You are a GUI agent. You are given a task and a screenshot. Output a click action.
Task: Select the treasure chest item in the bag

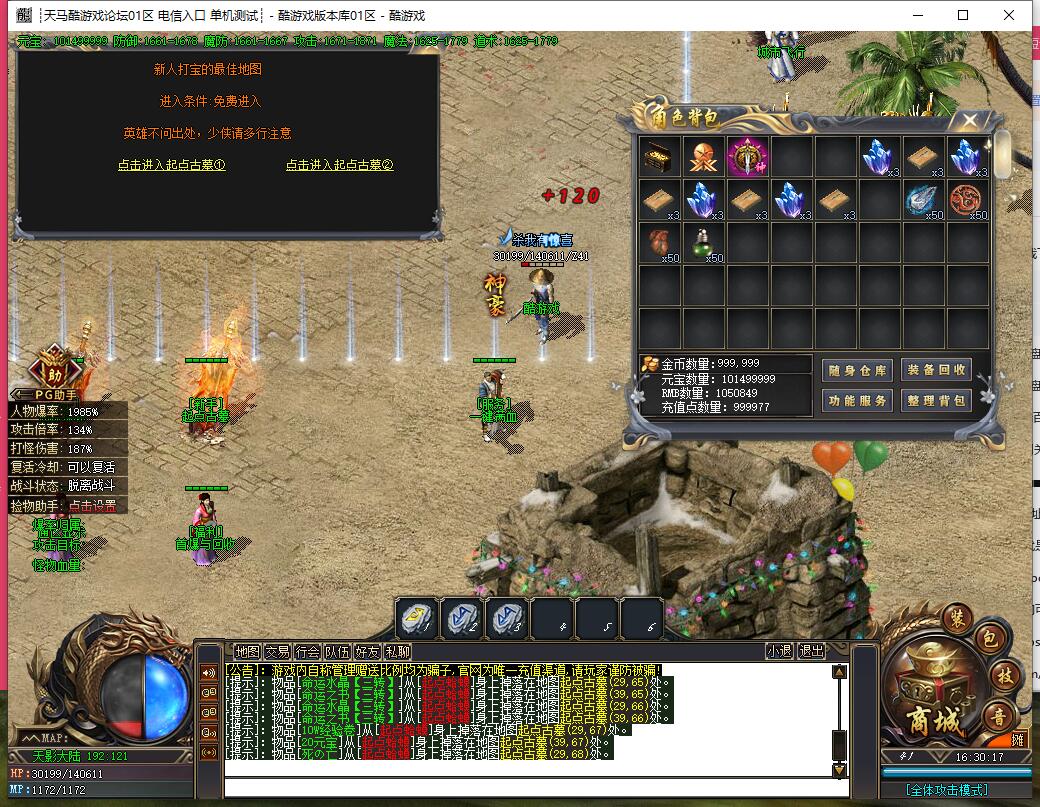[660, 156]
